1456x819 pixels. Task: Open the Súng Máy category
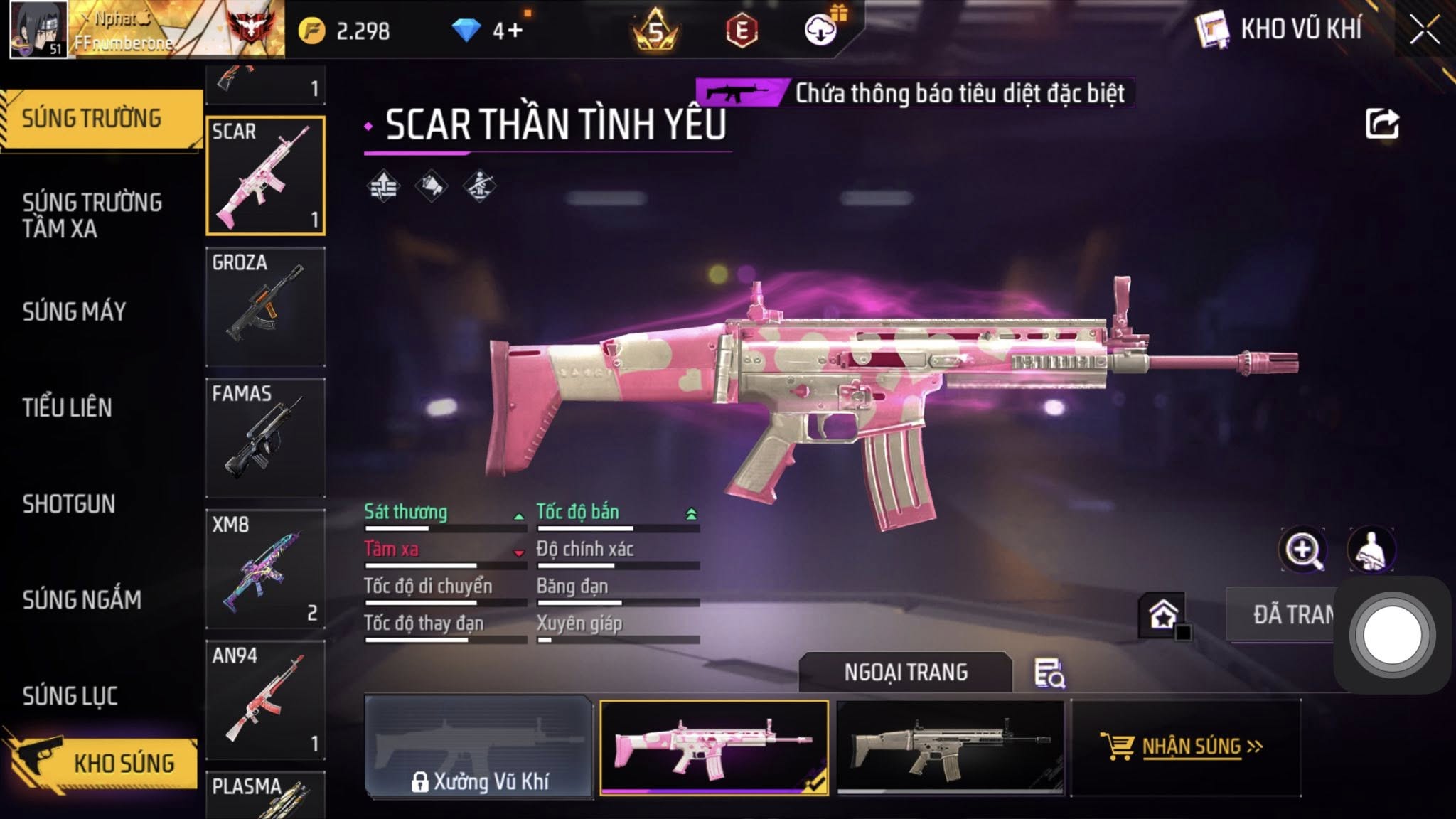[x=74, y=311]
